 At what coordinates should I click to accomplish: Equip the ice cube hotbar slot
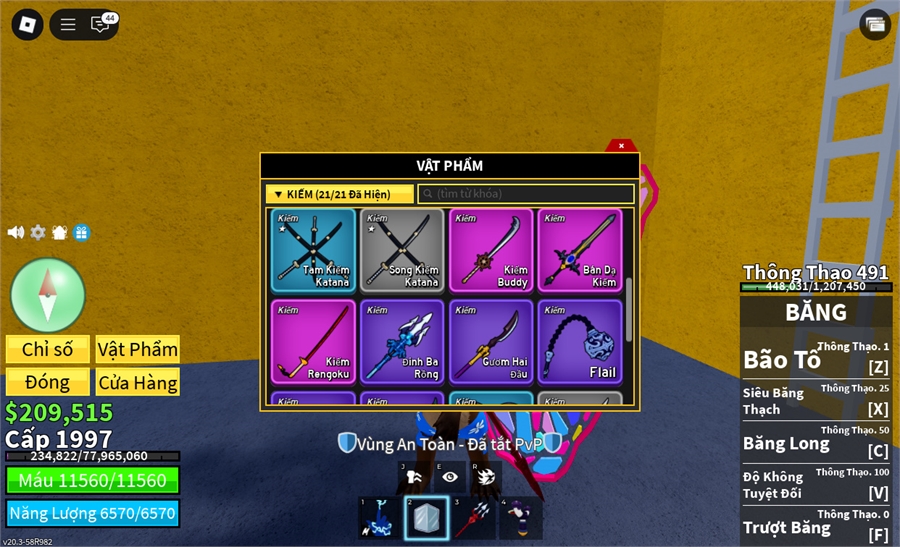coord(426,518)
